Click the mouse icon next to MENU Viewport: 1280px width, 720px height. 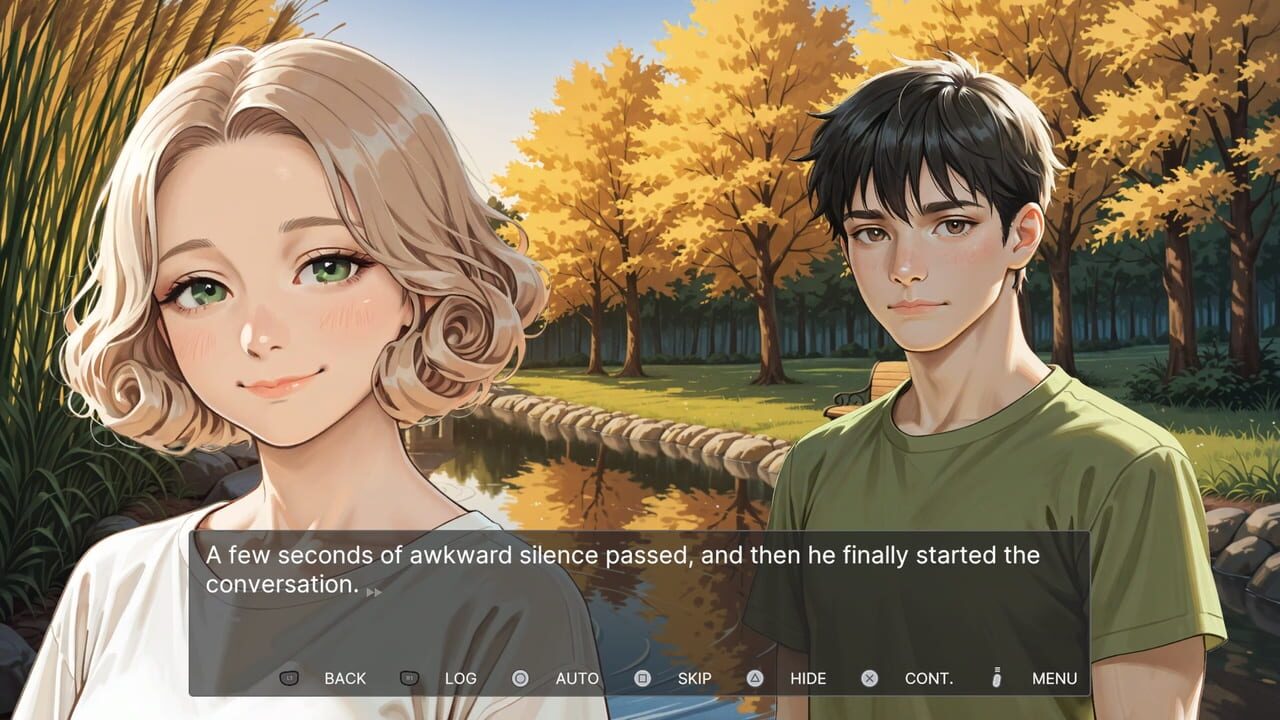coord(999,679)
